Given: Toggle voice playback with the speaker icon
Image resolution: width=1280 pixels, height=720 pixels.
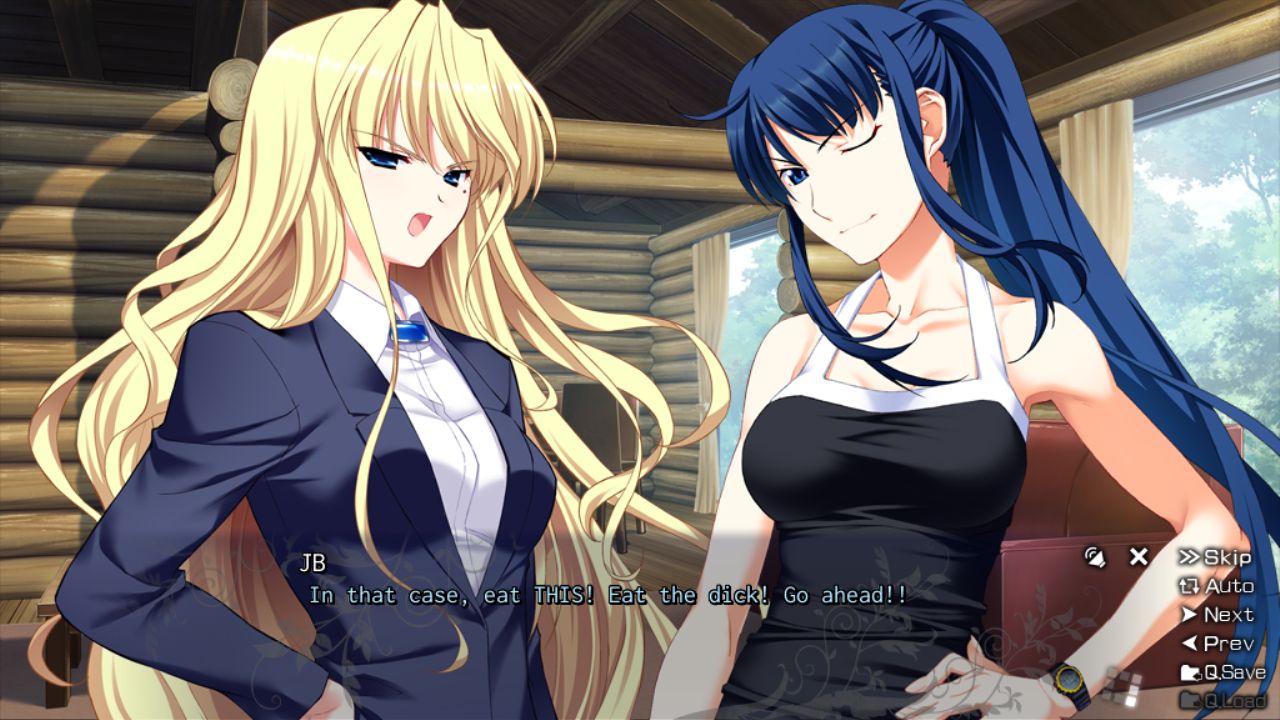Looking at the screenshot, I should (x=1095, y=557).
